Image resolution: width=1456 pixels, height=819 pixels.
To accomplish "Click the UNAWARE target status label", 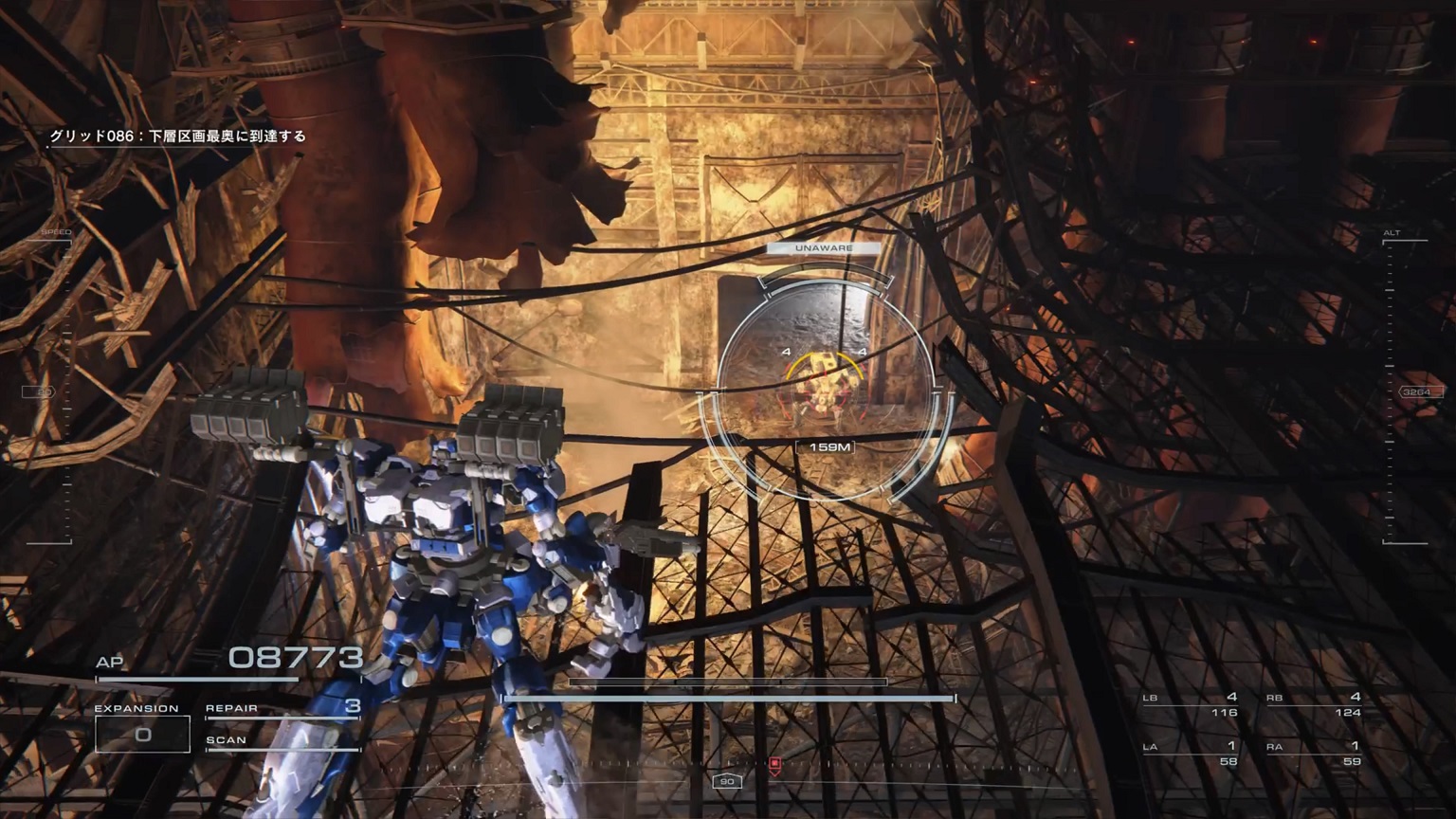I will point(824,248).
